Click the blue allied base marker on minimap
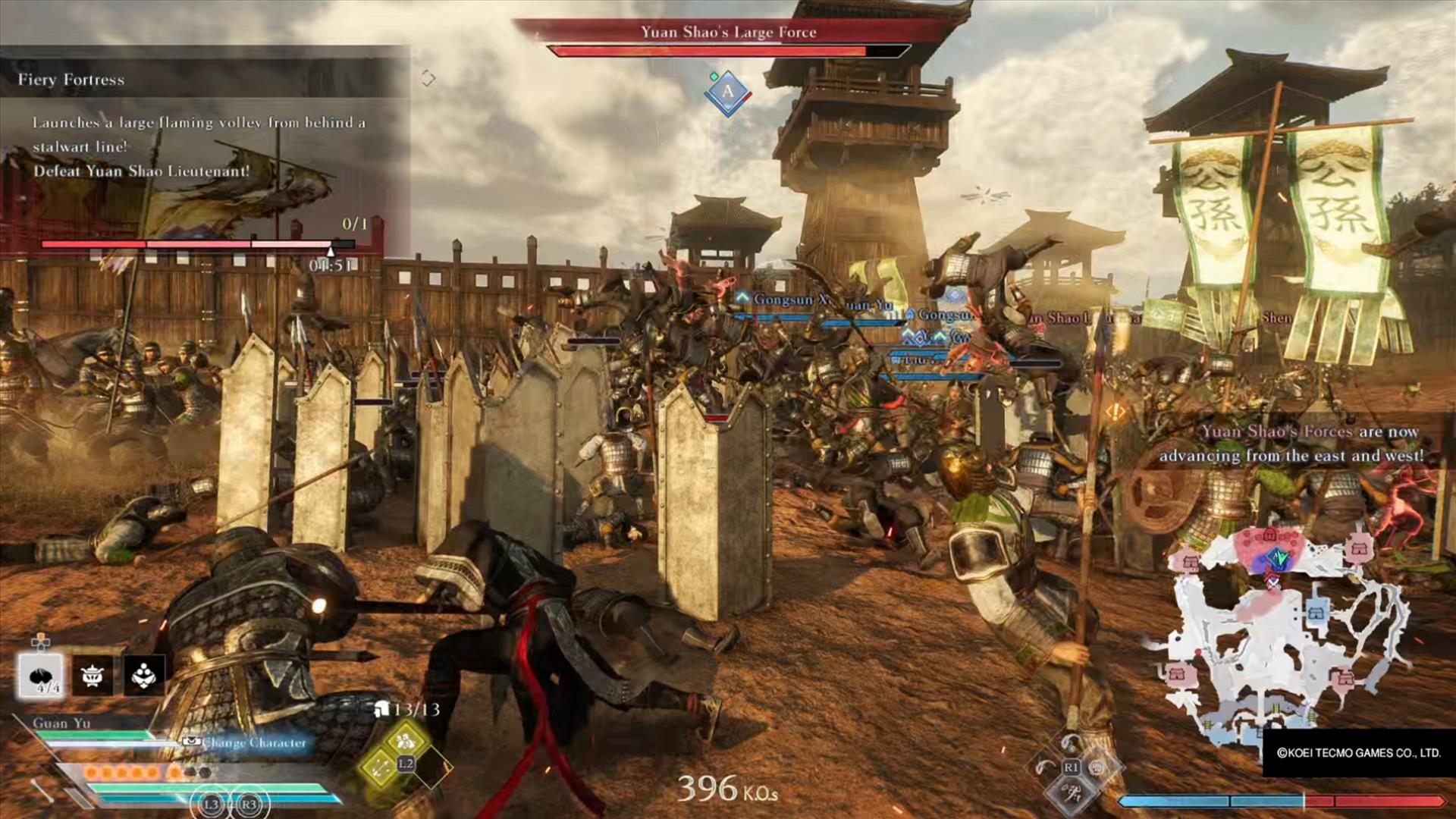Screen dimensions: 1456x819 1316,612
